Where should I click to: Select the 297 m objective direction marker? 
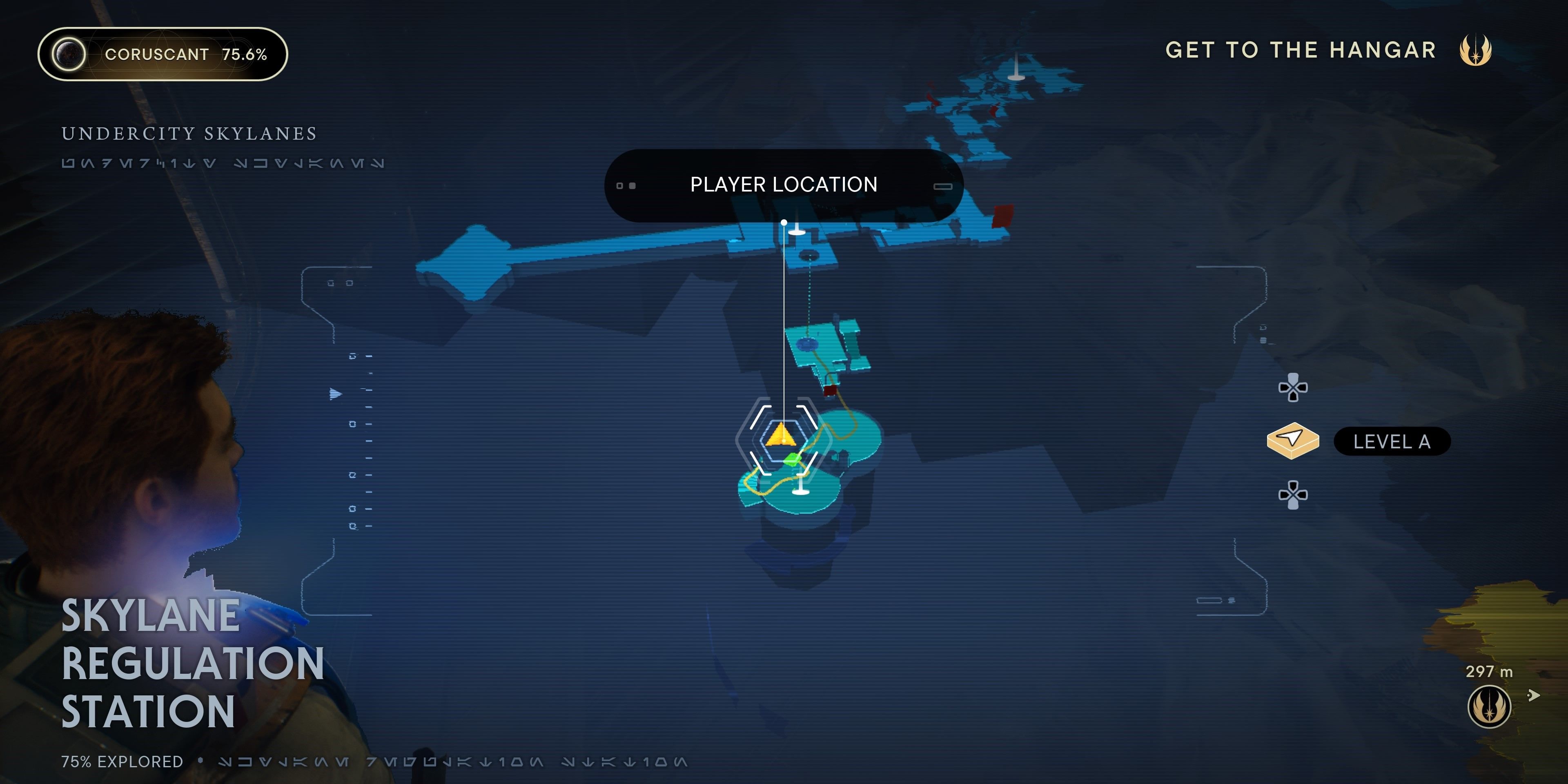1489,706
